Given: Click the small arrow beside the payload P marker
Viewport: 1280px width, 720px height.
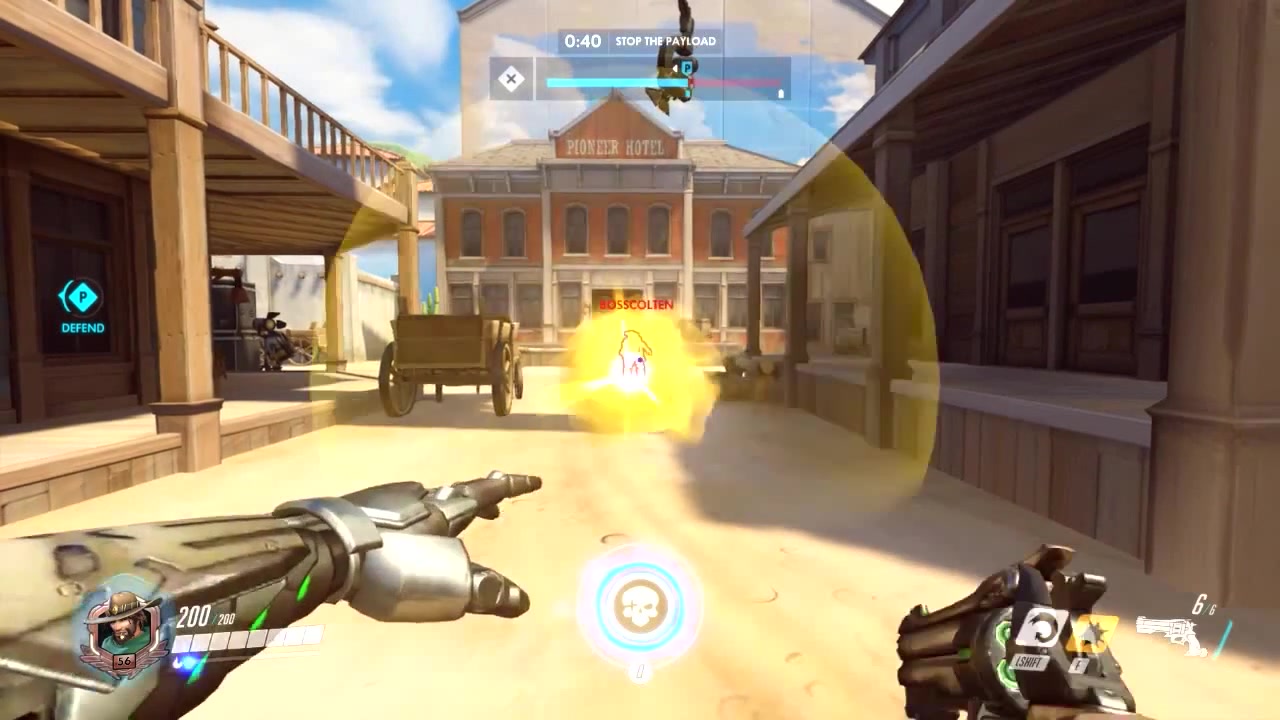Looking at the screenshot, I should [x=674, y=66].
